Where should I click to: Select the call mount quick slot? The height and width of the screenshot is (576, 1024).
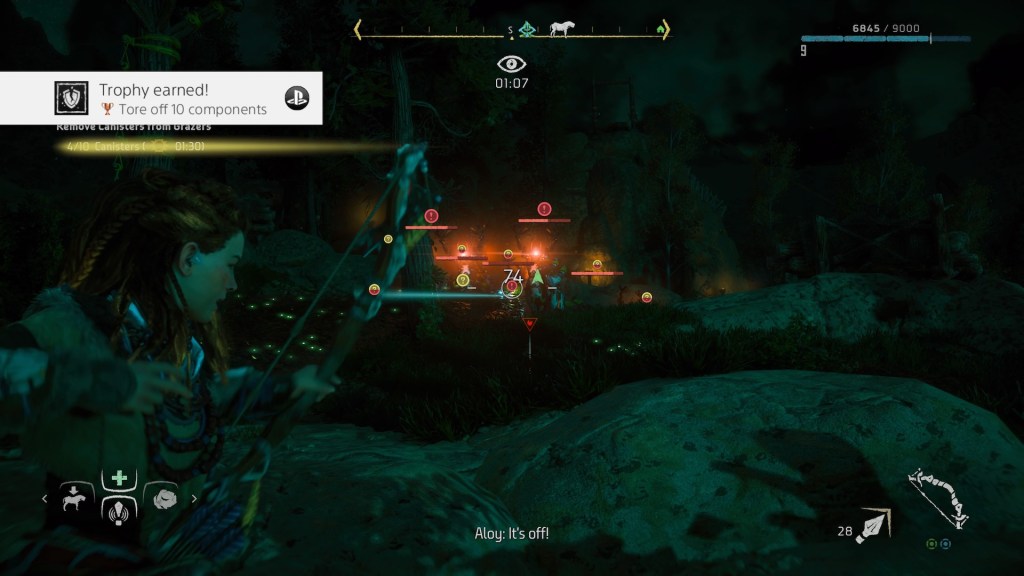(76, 497)
